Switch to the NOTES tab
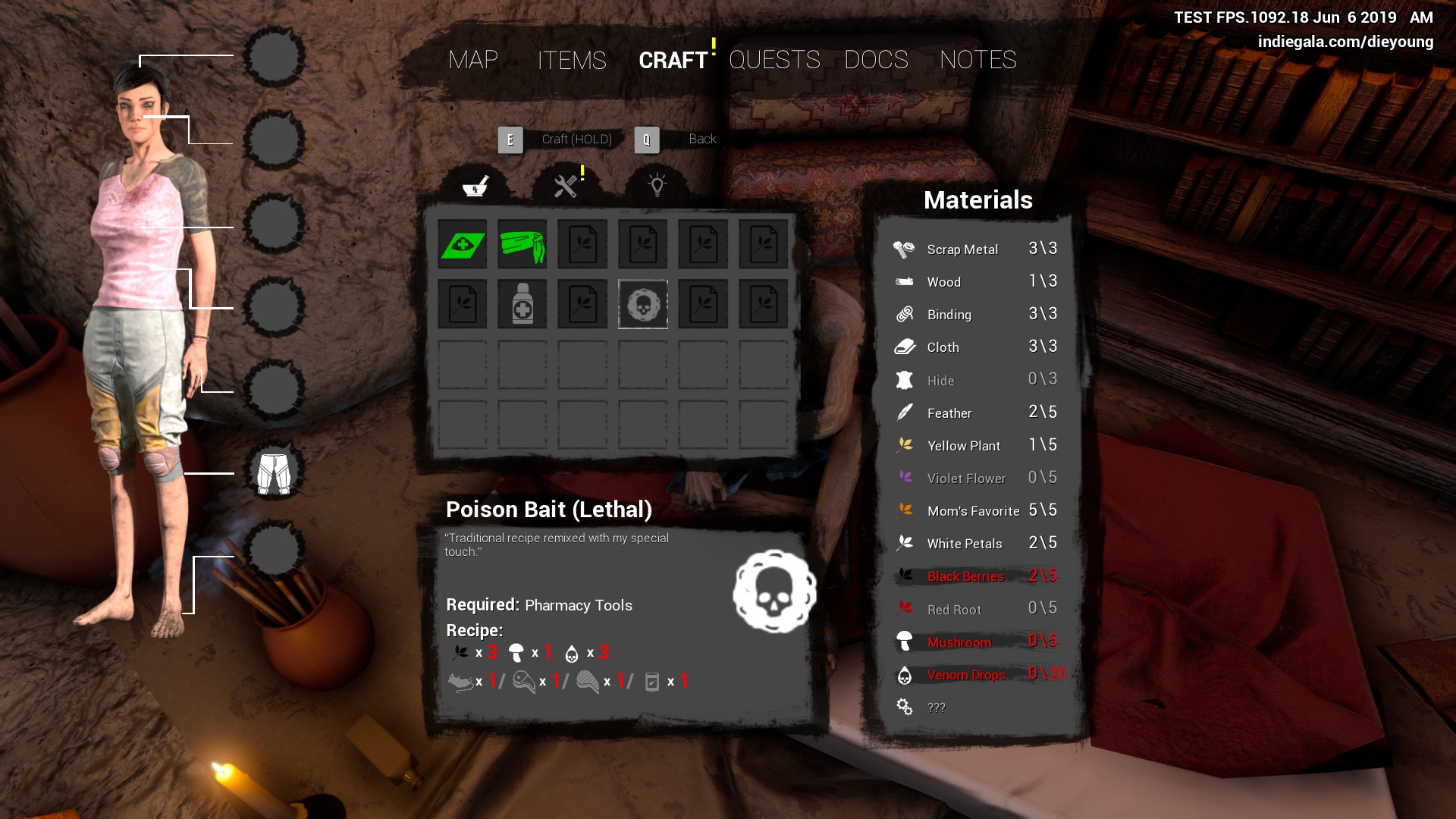 977,60
